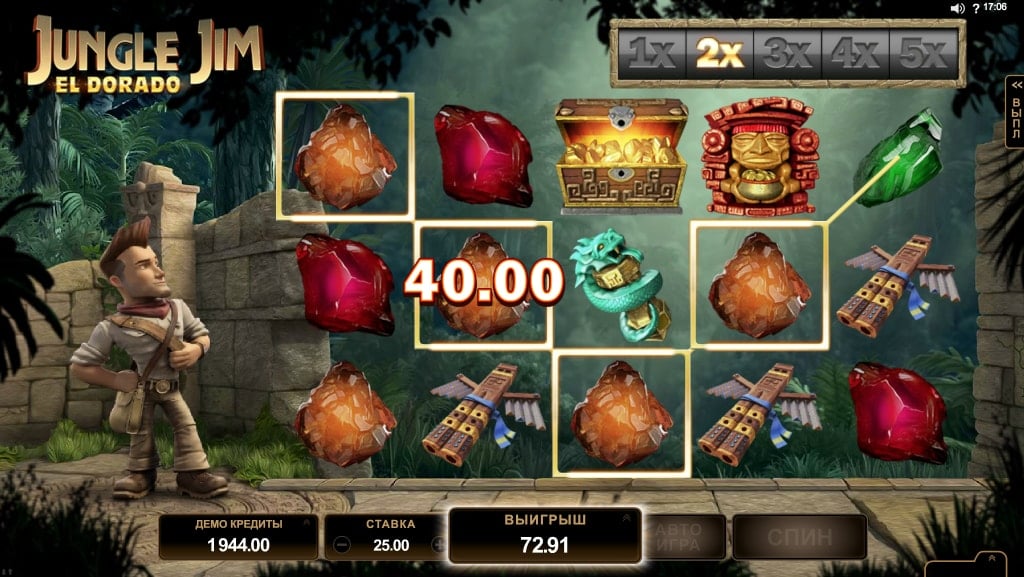Spin the reels with the СПИН button
The width and height of the screenshot is (1024, 577).
[x=799, y=537]
